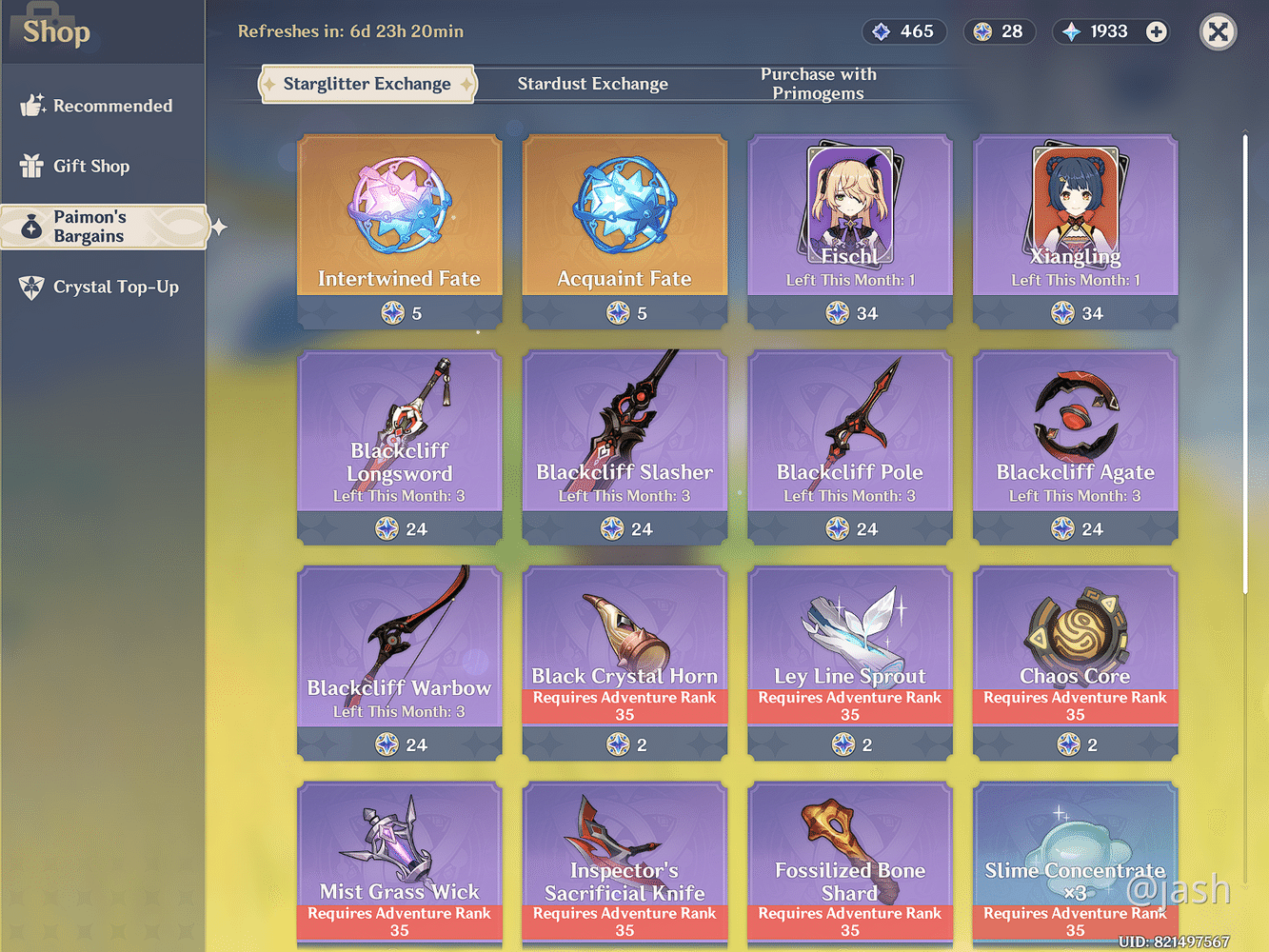Select Paimon's Bargains in the sidebar
The height and width of the screenshot is (952, 1269).
[x=102, y=227]
